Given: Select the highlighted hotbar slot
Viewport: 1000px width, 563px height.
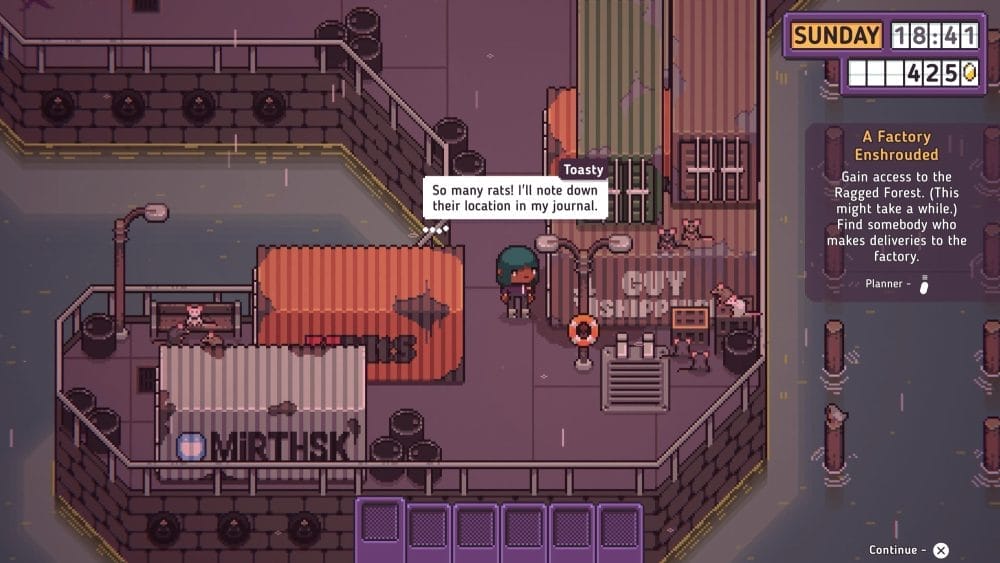Looking at the screenshot, I should click(x=381, y=524).
